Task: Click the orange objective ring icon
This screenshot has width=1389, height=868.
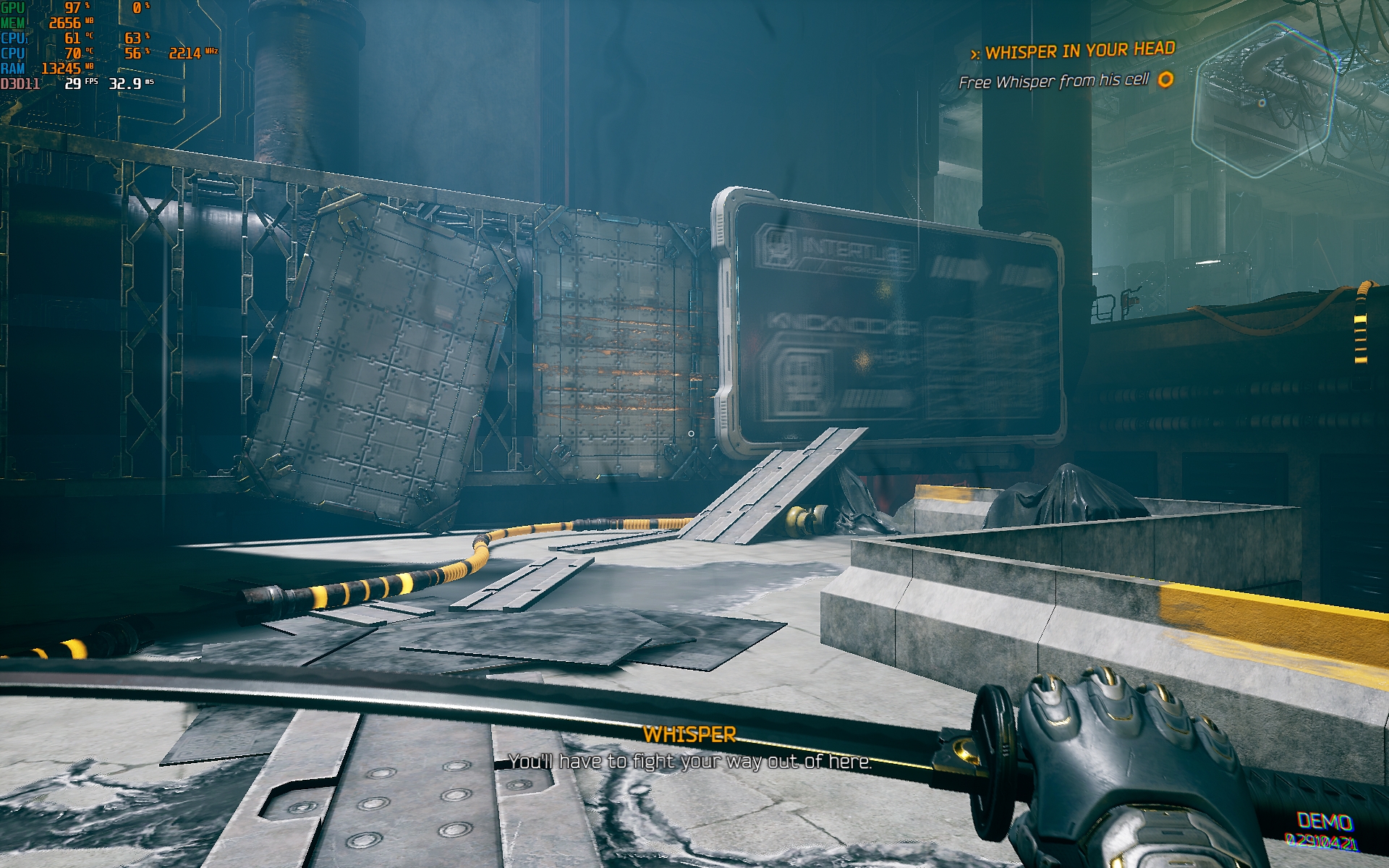Action: [1165, 79]
